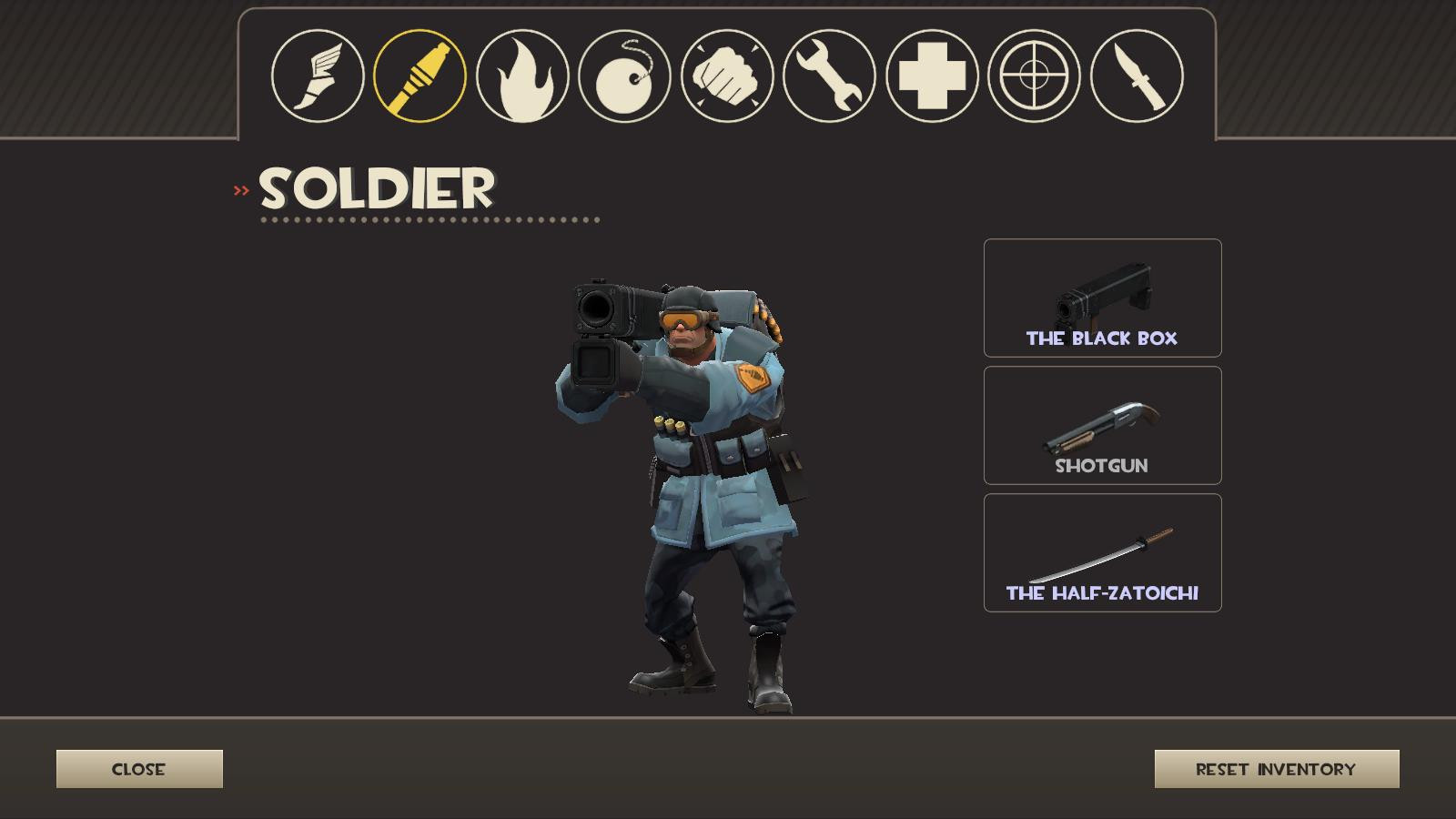Click the Reset Inventory button
Viewport: 1456px width, 819px height.
click(x=1277, y=768)
